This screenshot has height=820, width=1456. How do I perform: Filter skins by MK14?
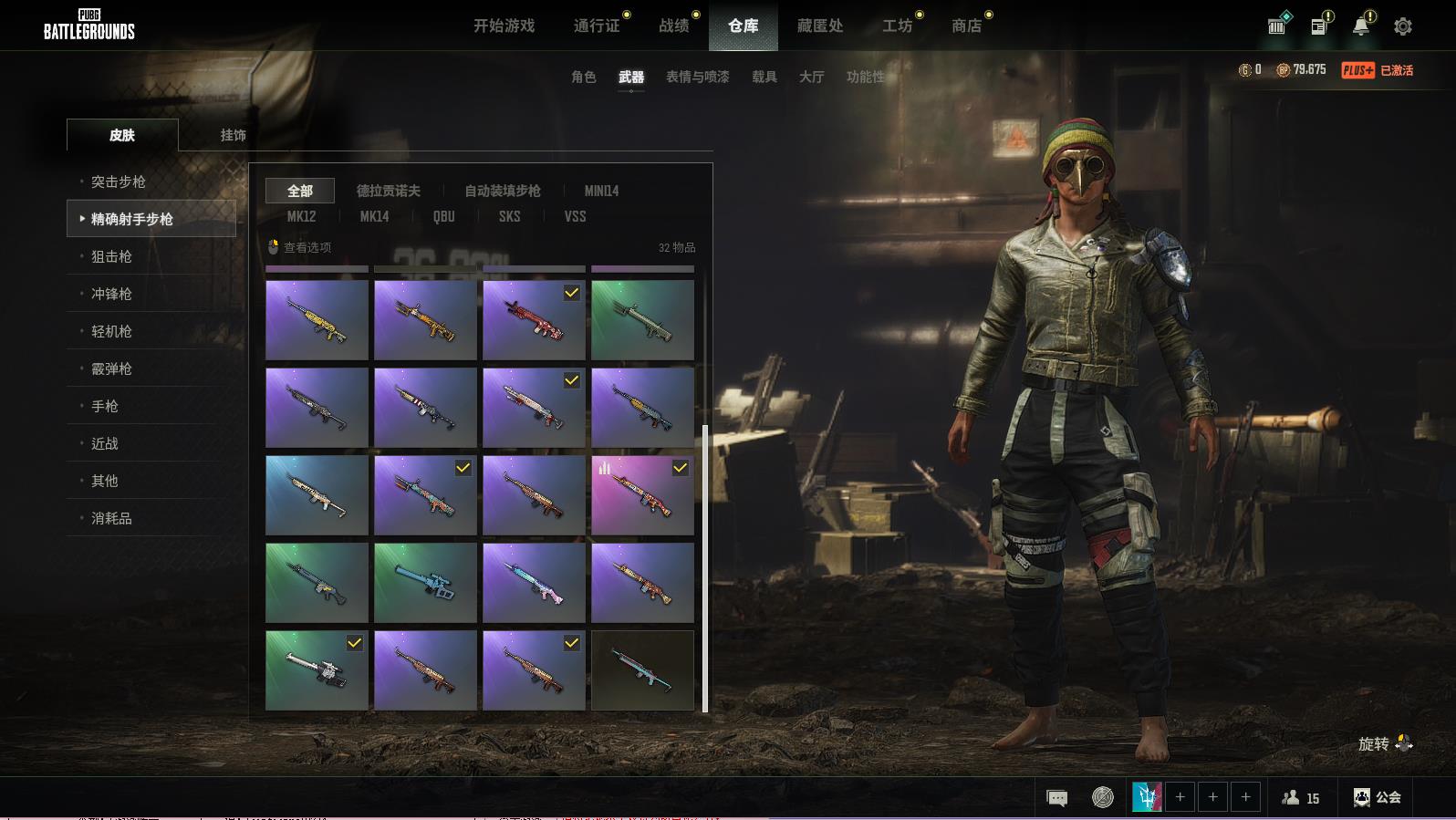[374, 216]
